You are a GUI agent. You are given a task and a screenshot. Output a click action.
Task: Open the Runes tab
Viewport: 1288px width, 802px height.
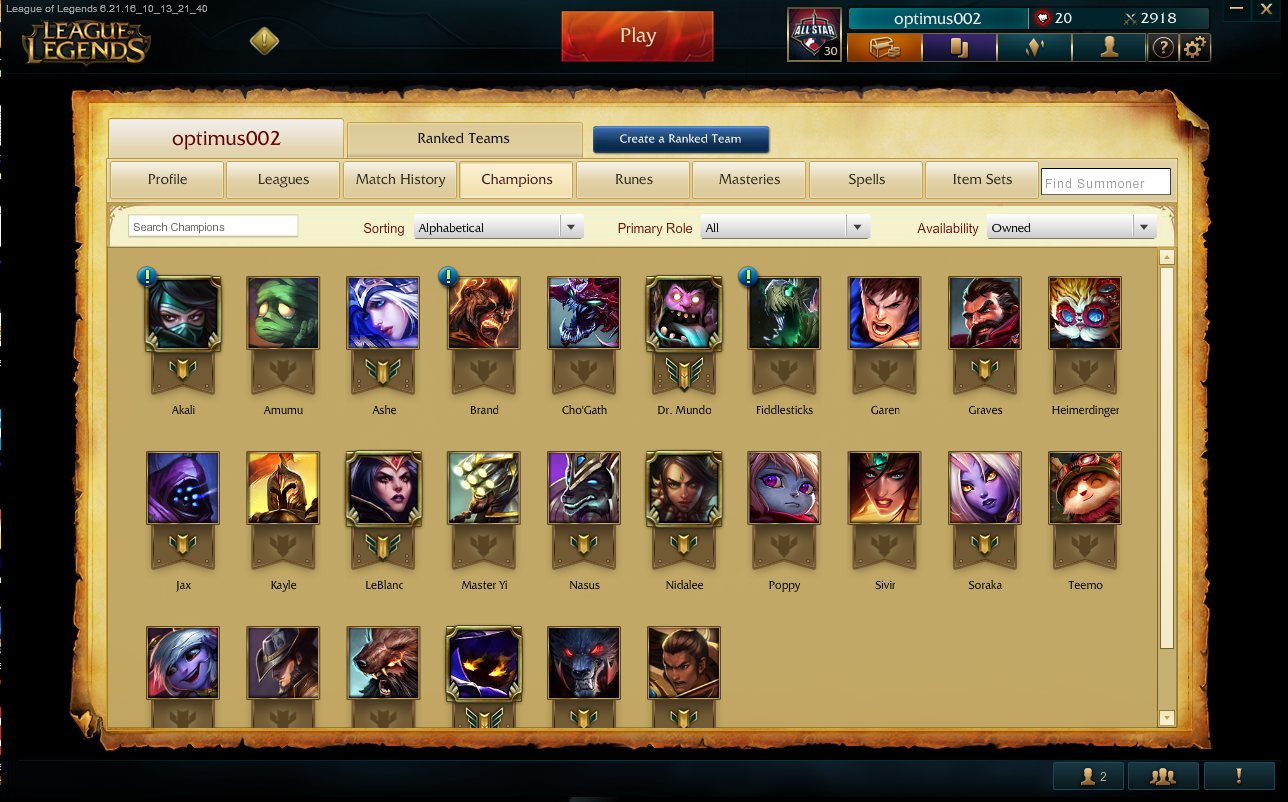coord(633,180)
